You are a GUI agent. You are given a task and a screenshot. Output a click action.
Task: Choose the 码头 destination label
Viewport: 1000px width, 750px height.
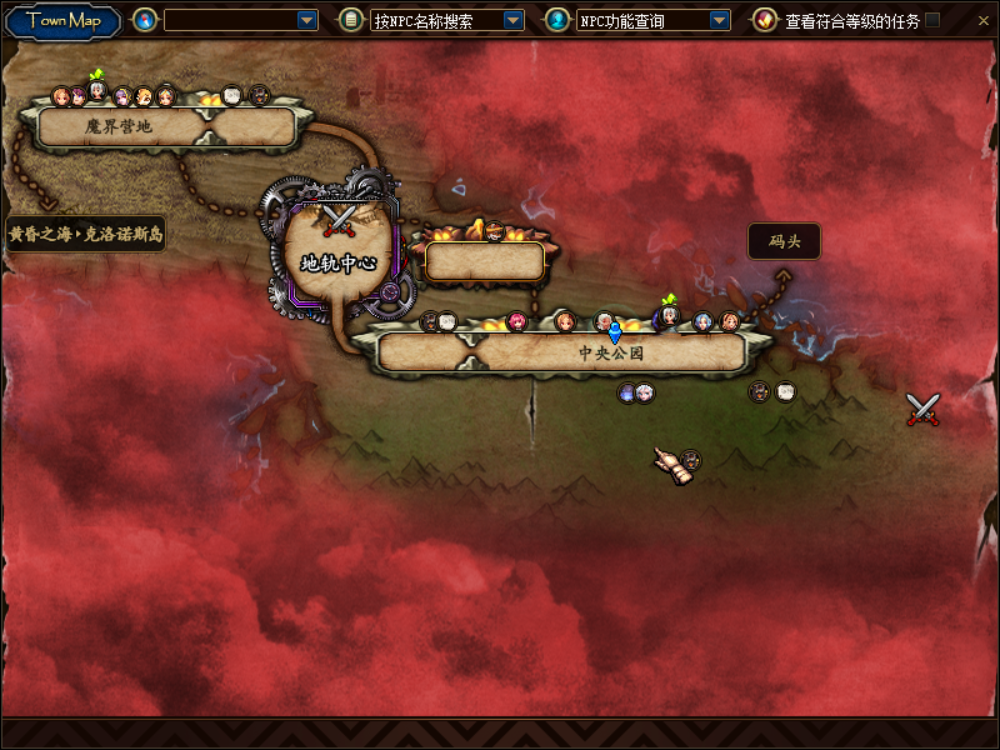tap(784, 242)
